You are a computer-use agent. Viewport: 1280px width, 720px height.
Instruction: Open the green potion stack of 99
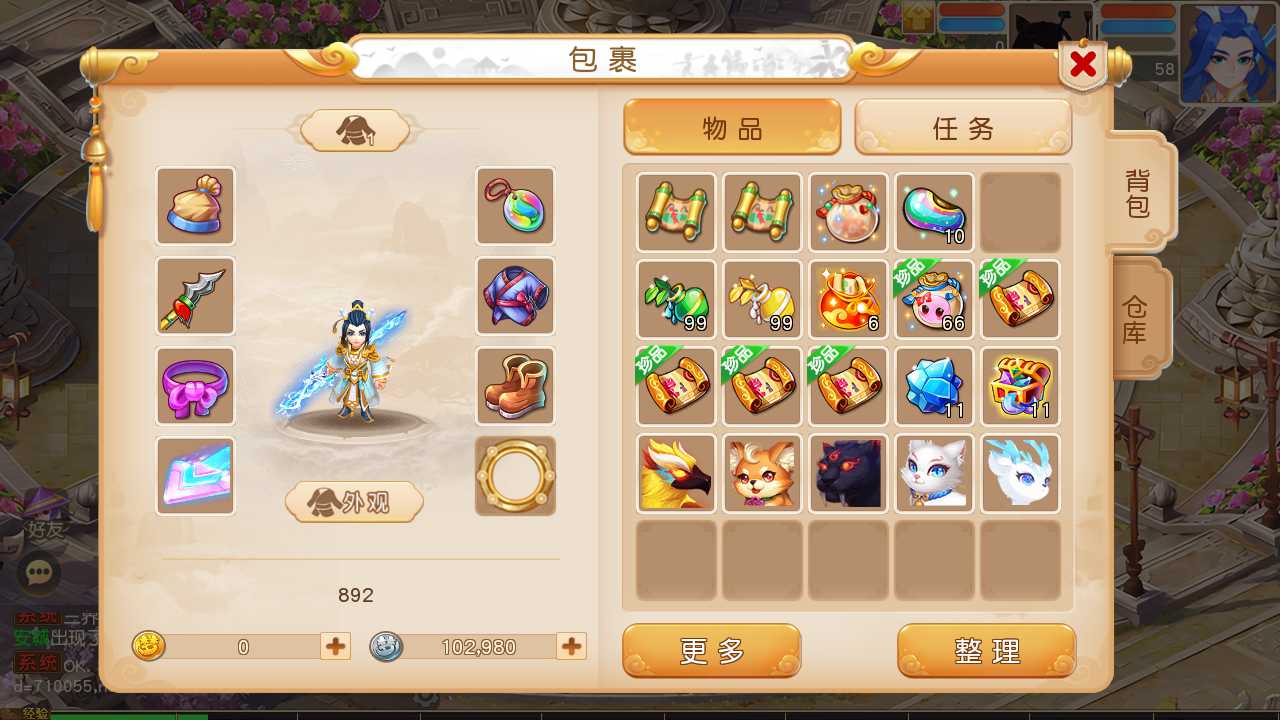pyautogui.click(x=675, y=299)
